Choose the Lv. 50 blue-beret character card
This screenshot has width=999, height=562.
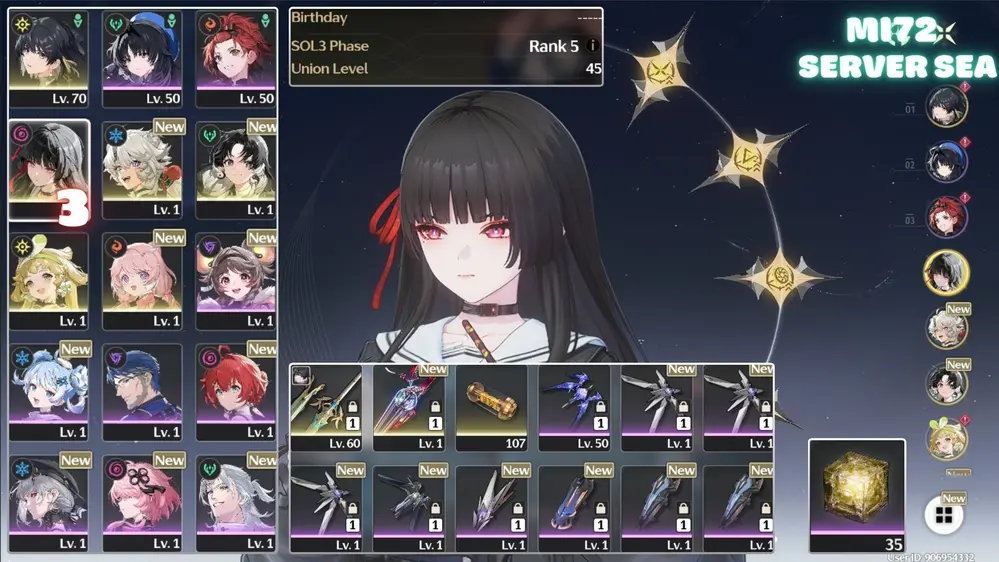coord(142,58)
